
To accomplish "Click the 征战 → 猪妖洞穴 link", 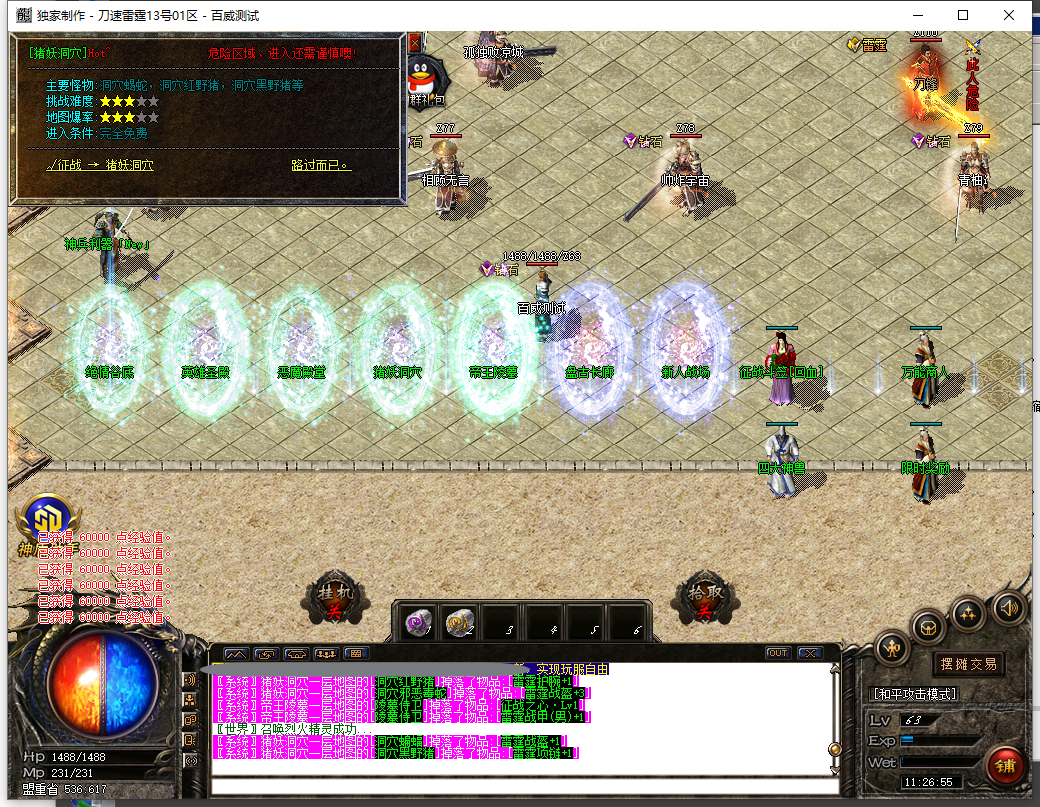I will [x=100, y=165].
